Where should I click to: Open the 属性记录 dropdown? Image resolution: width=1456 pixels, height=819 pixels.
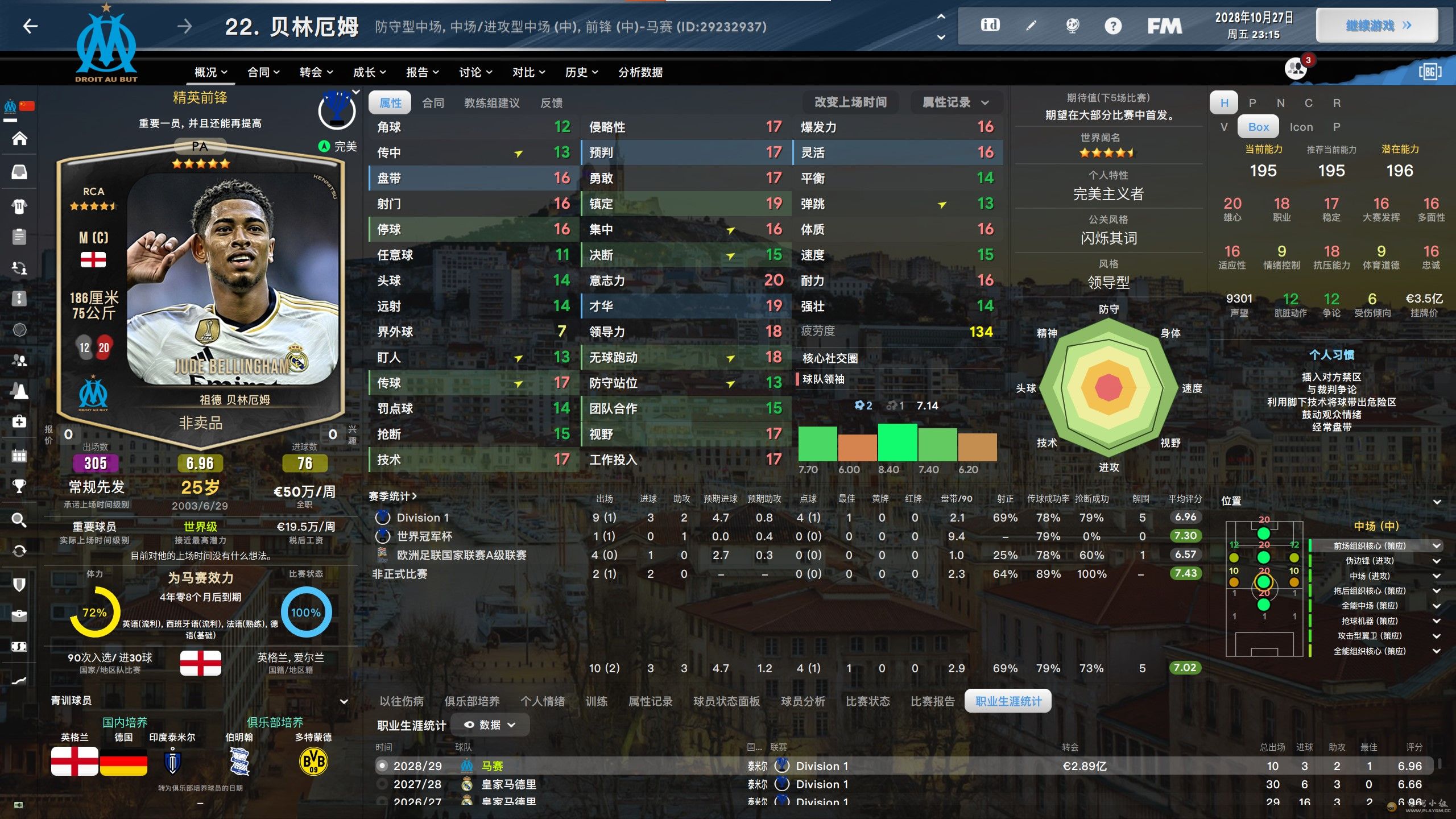coord(955,102)
